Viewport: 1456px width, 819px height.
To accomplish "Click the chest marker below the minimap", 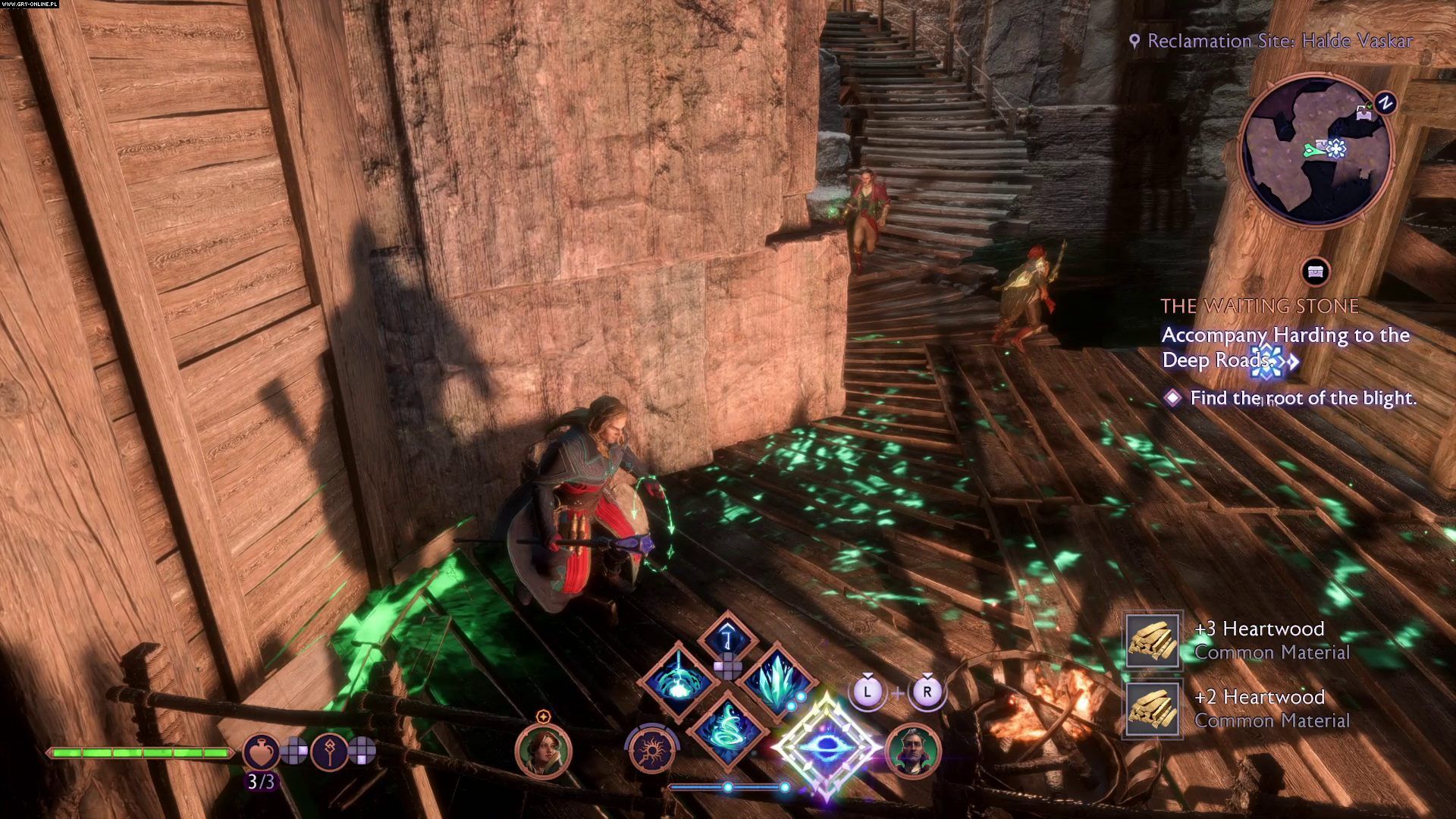I will [x=1316, y=272].
